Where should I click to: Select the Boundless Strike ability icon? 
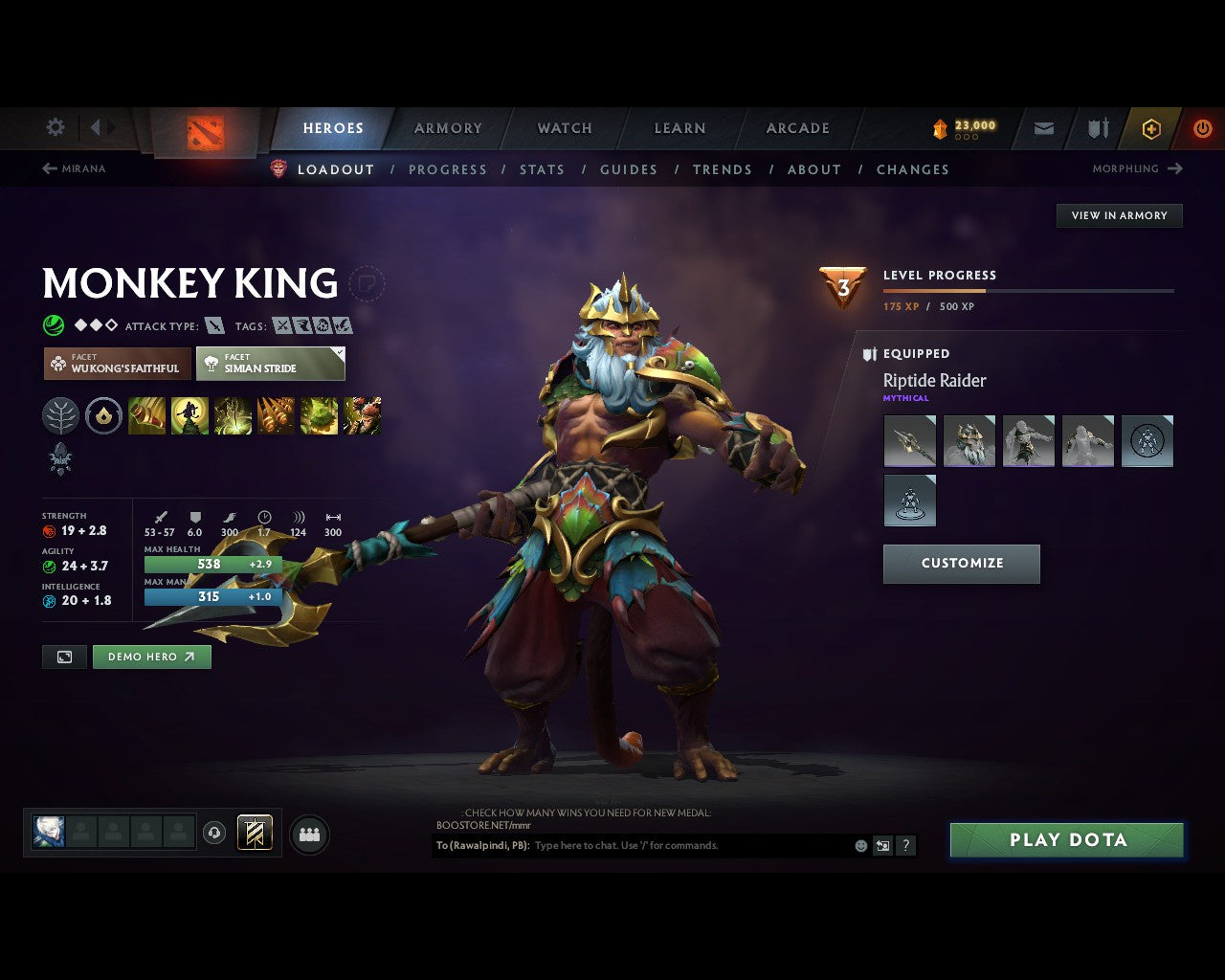click(147, 416)
